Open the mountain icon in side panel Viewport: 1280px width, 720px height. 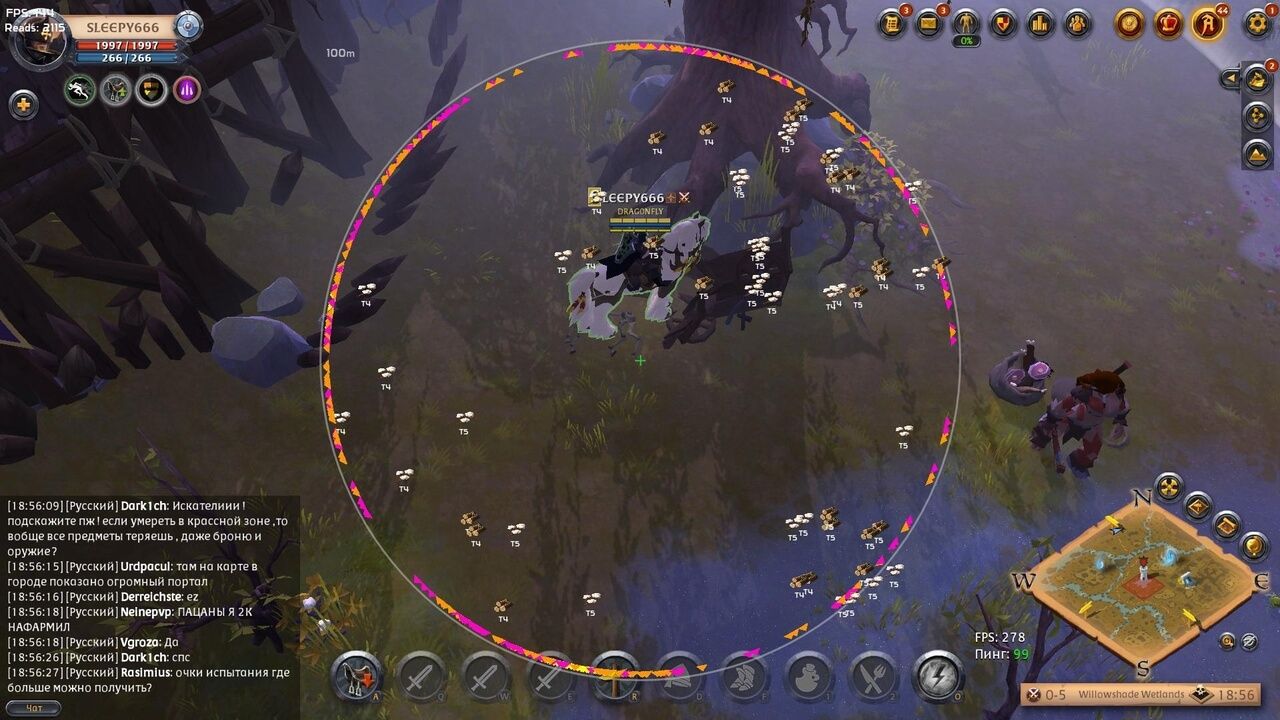point(1257,153)
